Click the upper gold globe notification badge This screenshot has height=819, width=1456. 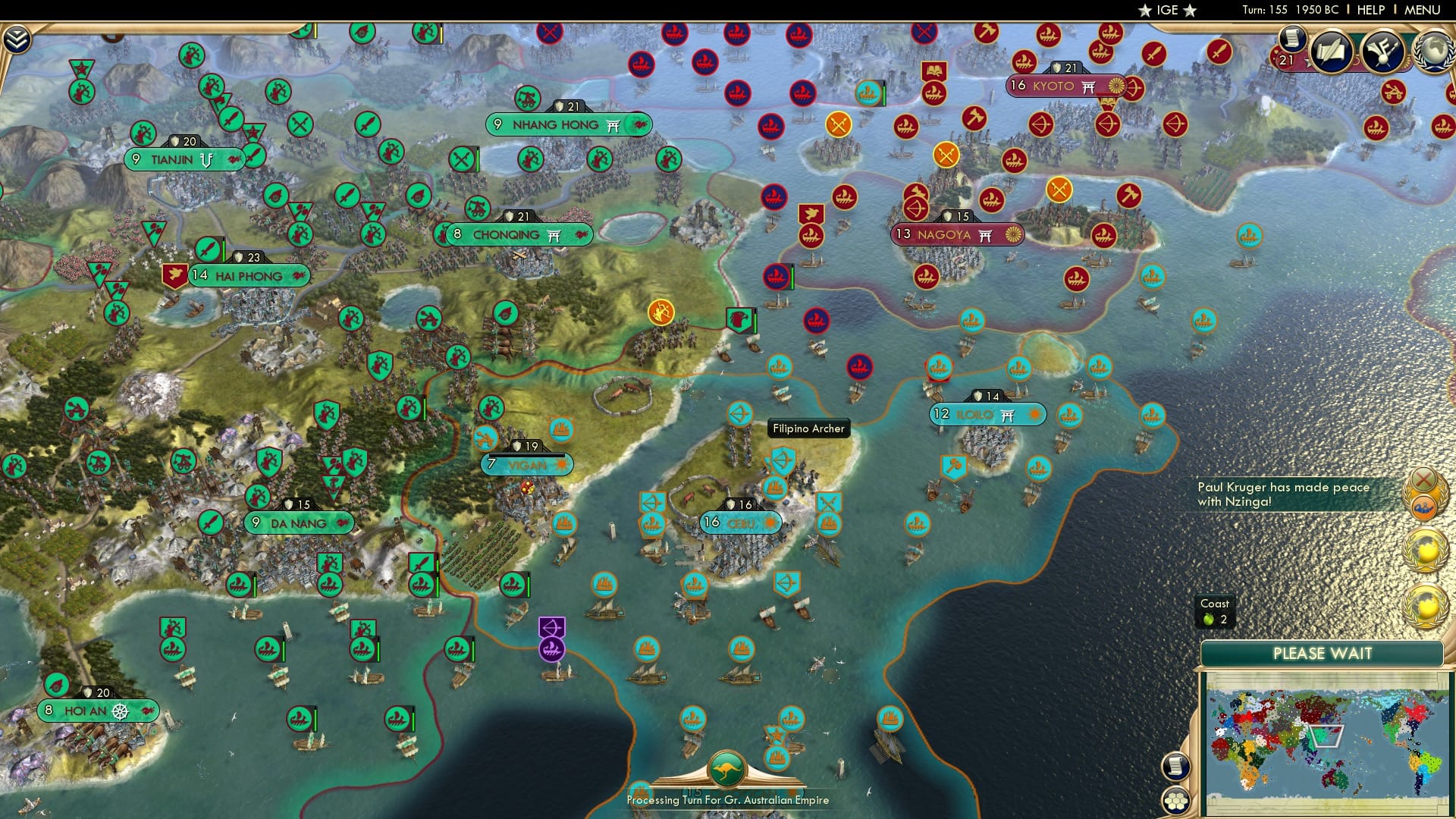(x=1426, y=550)
